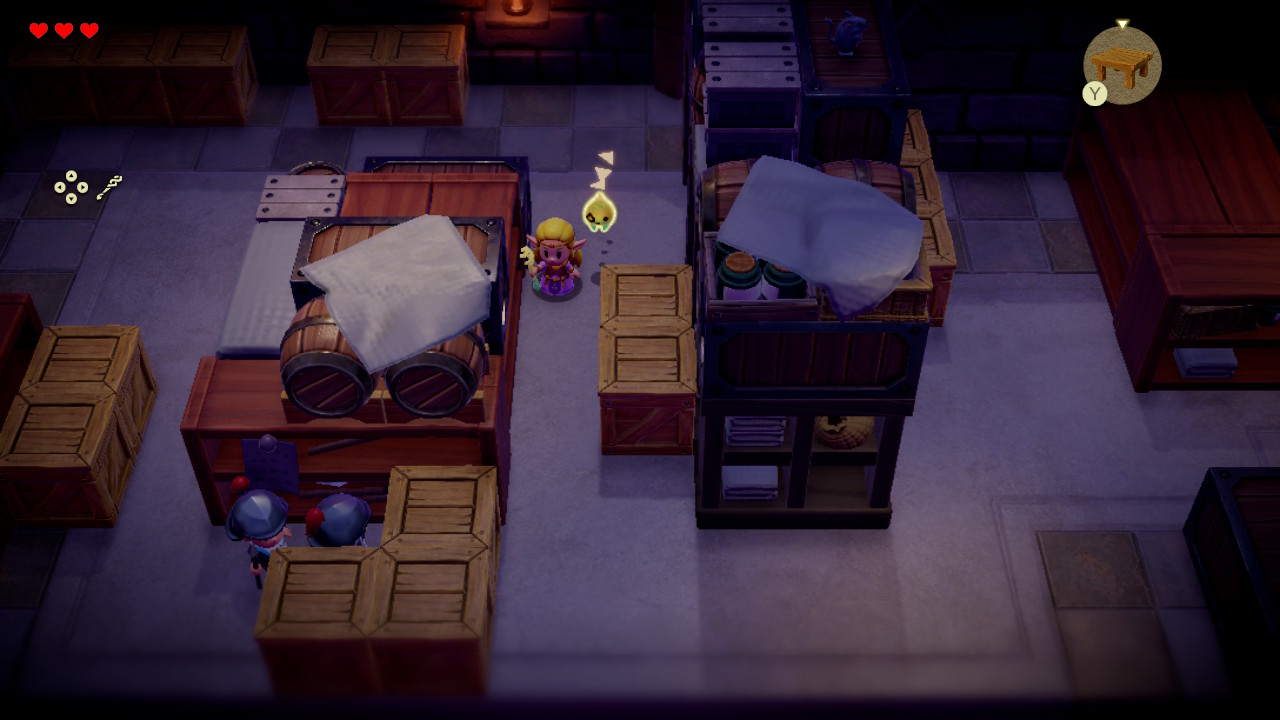Image resolution: width=1280 pixels, height=720 pixels.
Task: Select the wooden table echo slot
Action: [x=1122, y=64]
